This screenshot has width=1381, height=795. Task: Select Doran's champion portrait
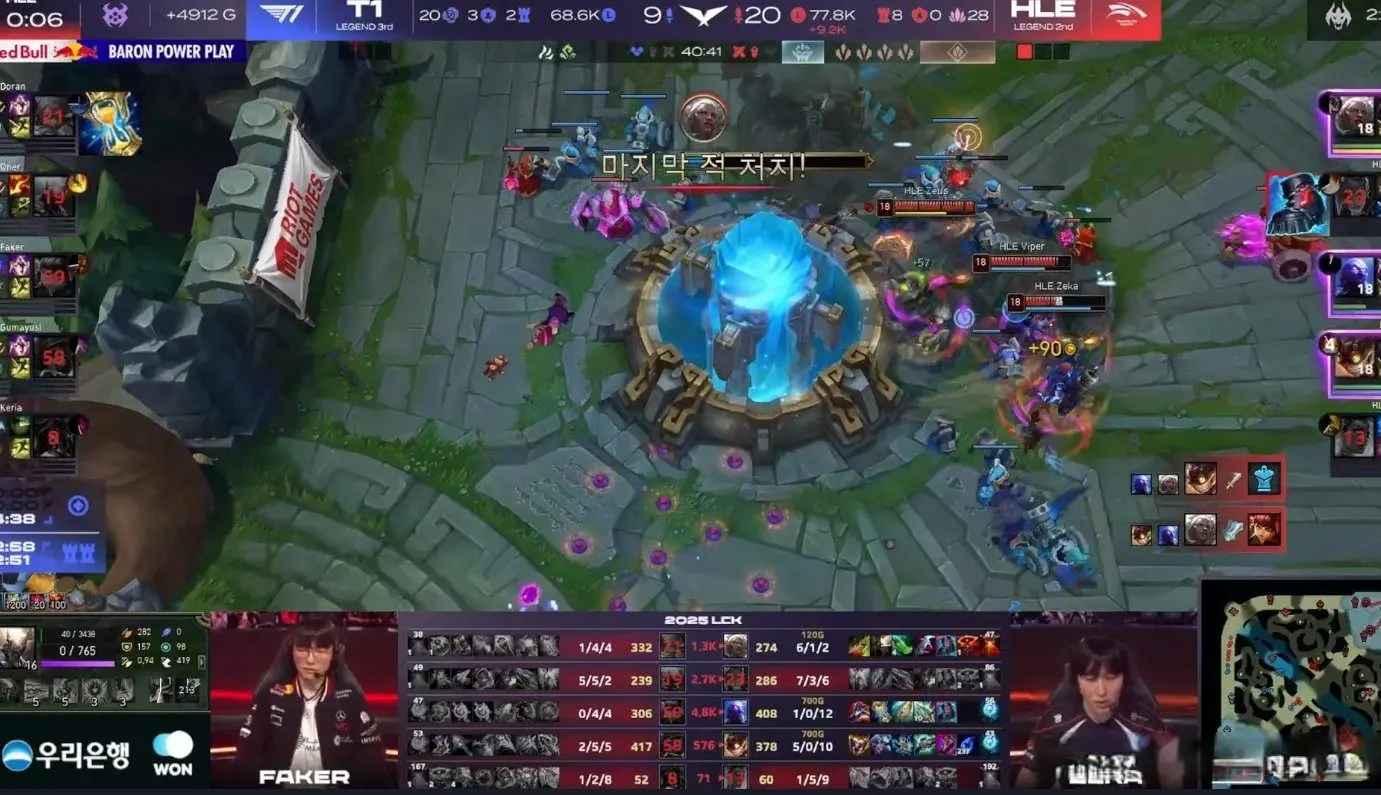[54, 117]
